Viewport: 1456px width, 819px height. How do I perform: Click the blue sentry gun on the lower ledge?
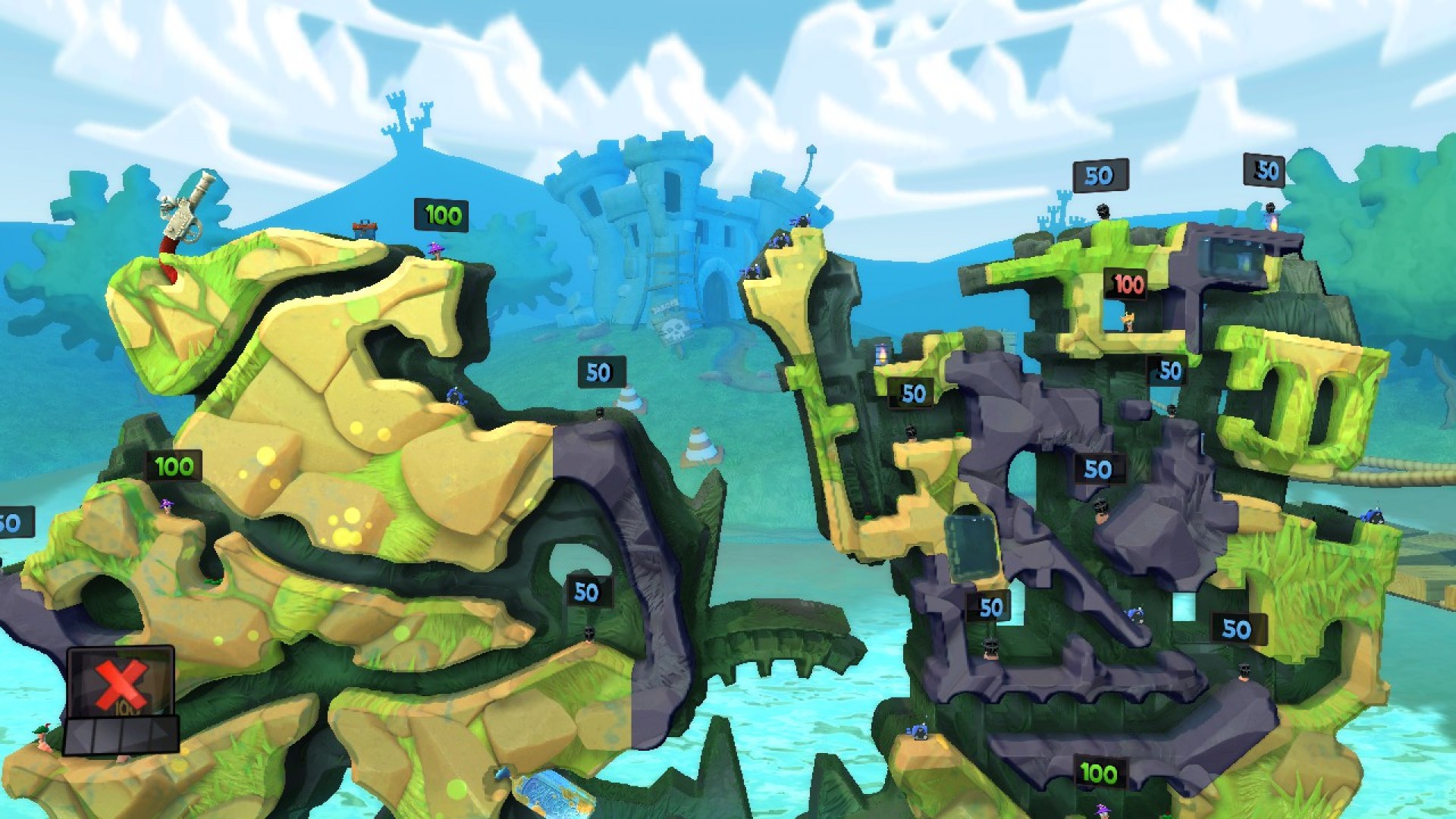point(918,730)
